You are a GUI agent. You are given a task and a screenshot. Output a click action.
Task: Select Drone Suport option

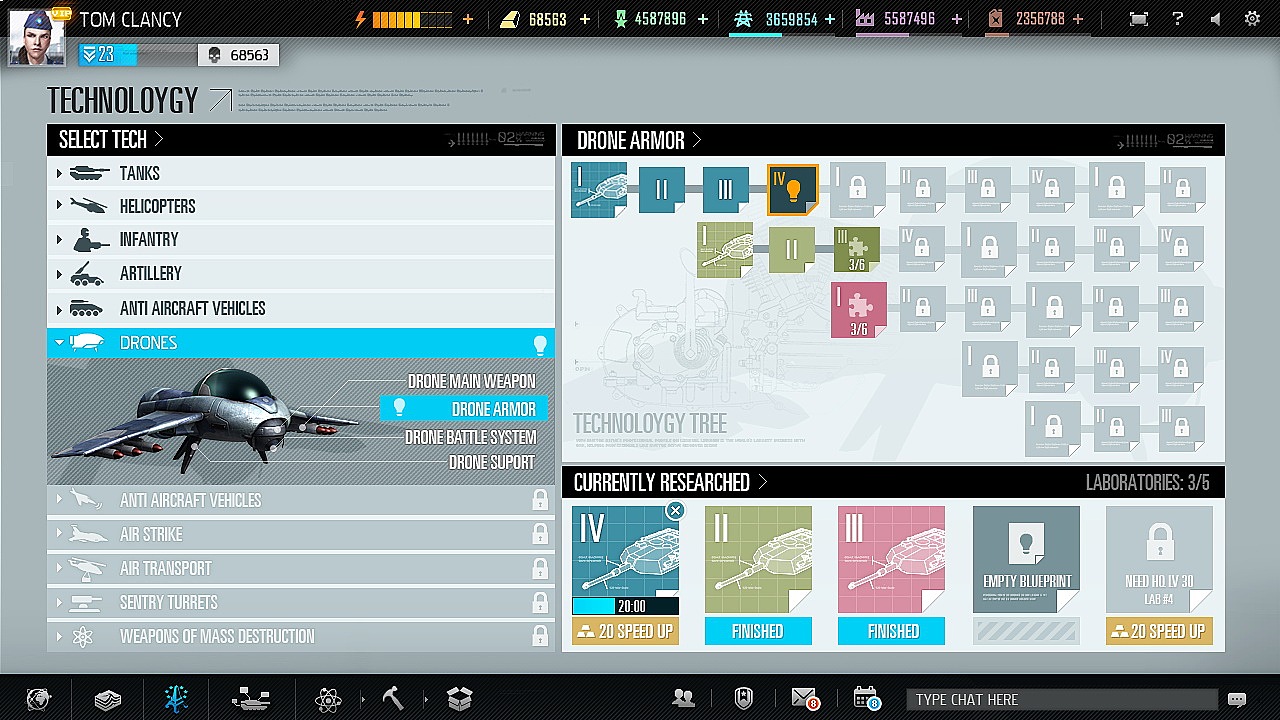pos(491,462)
